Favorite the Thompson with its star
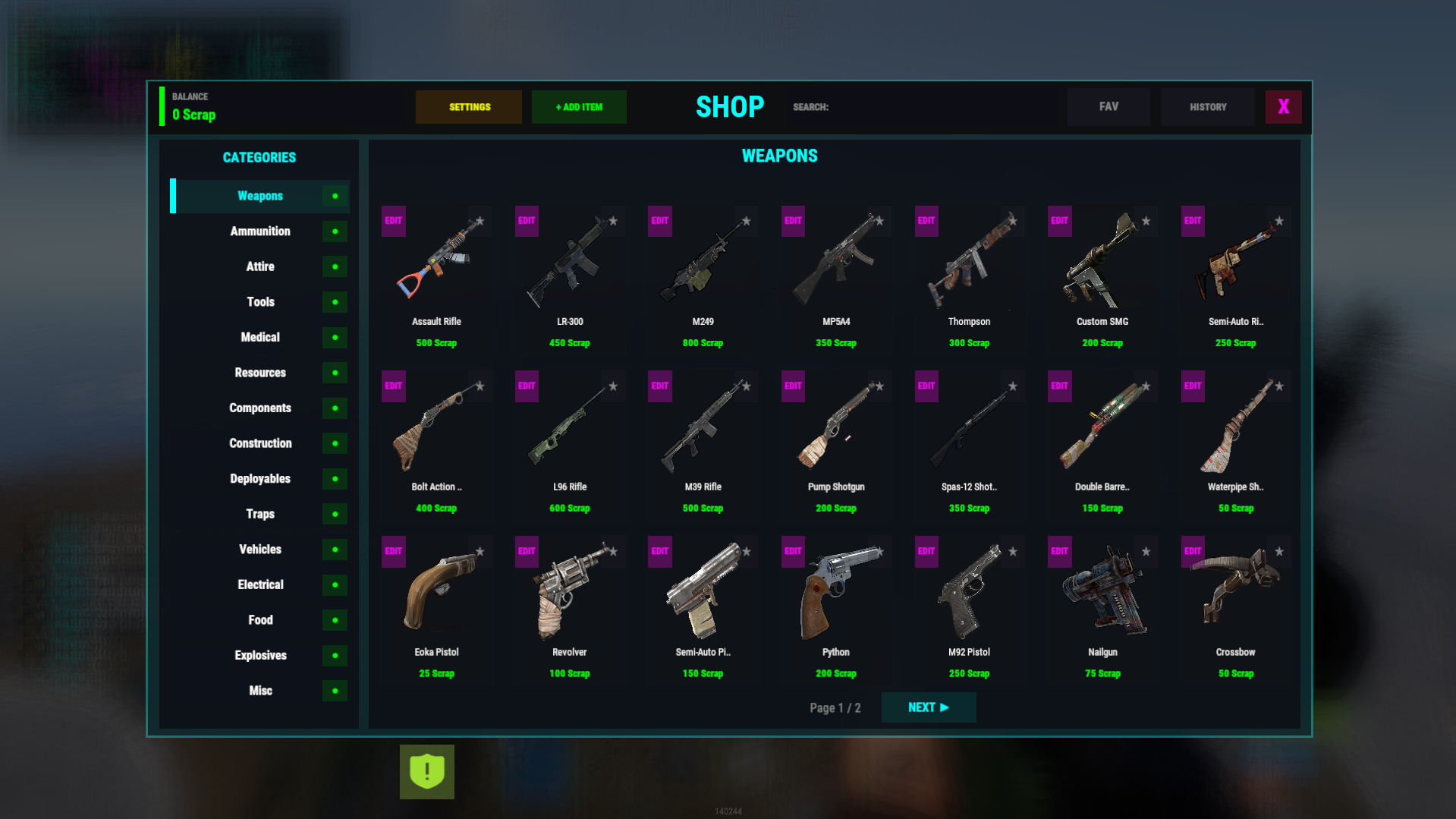This screenshot has height=819, width=1456. click(1013, 222)
